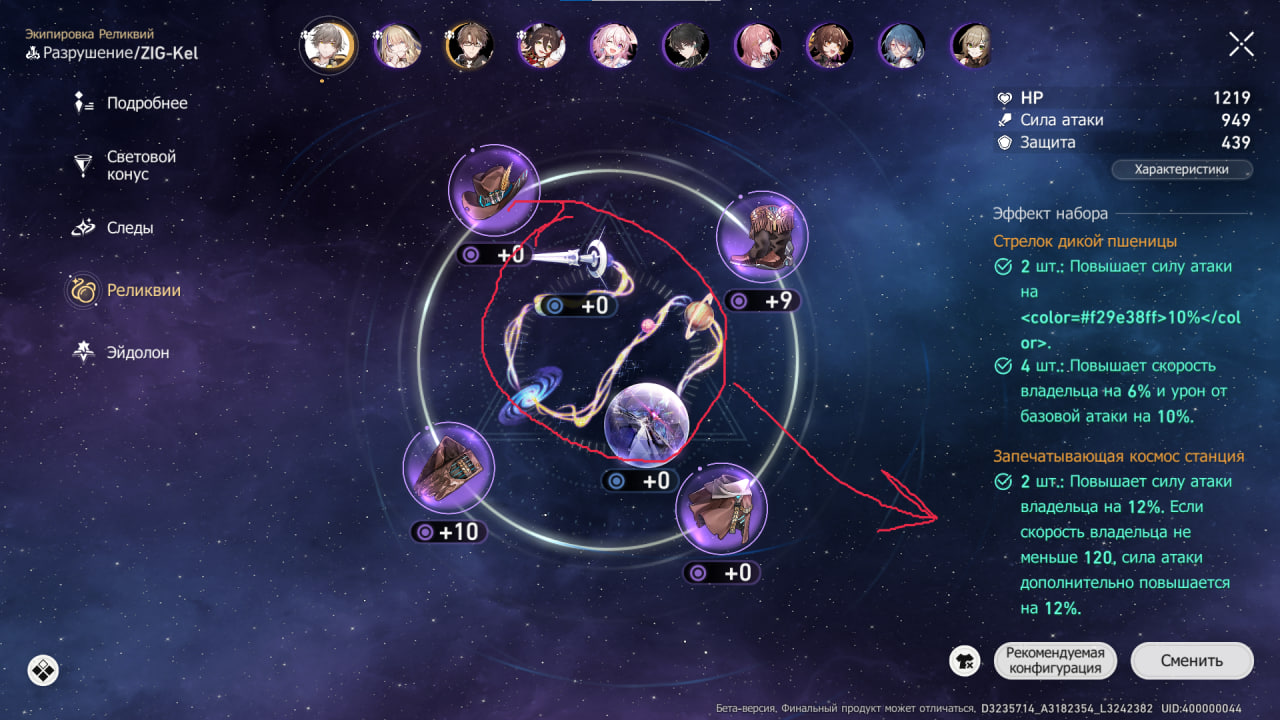Open Рекомендуемая конфигурация
Image resolution: width=1280 pixels, height=720 pixels.
(1054, 661)
